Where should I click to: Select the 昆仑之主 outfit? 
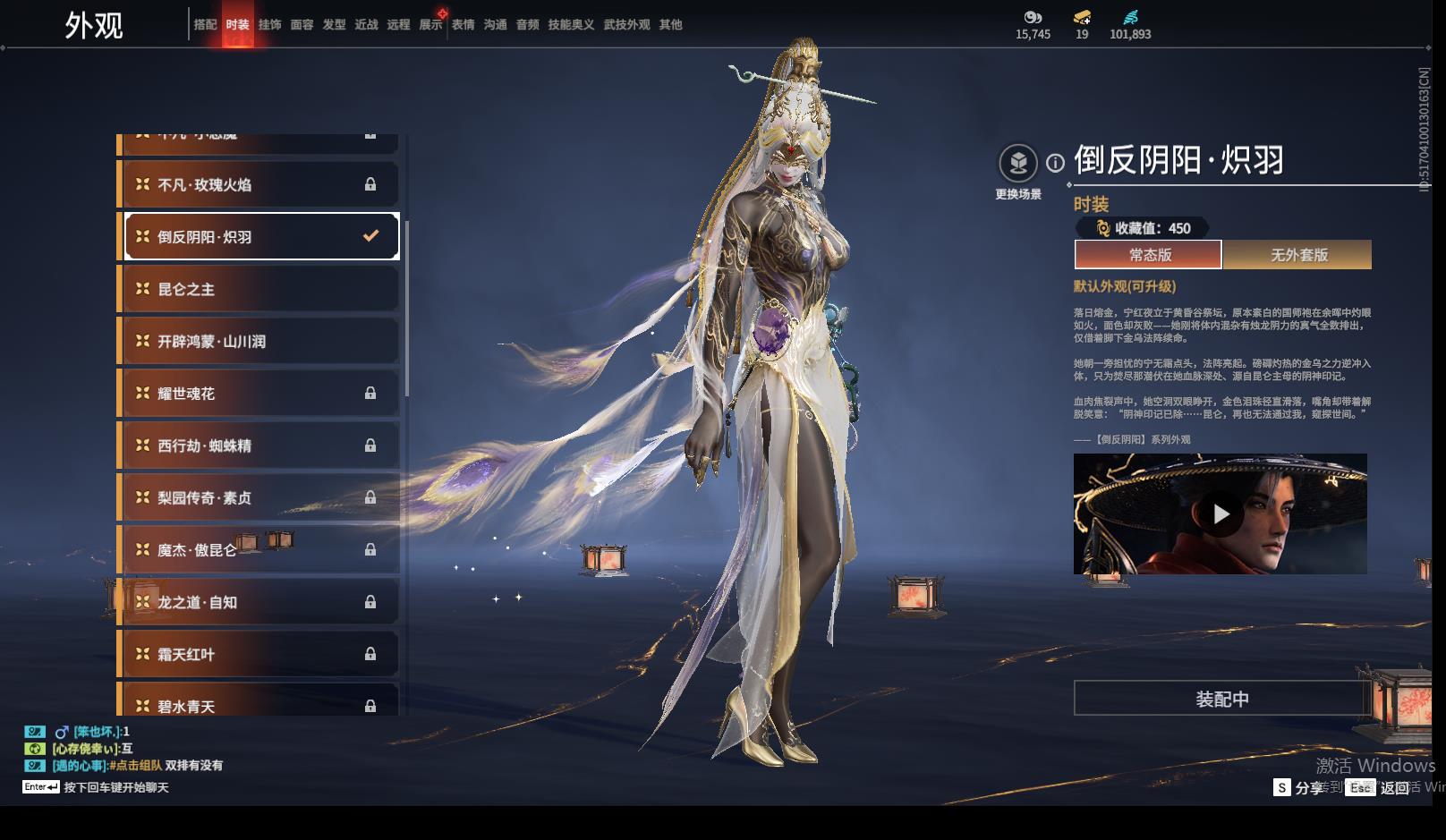click(260, 289)
